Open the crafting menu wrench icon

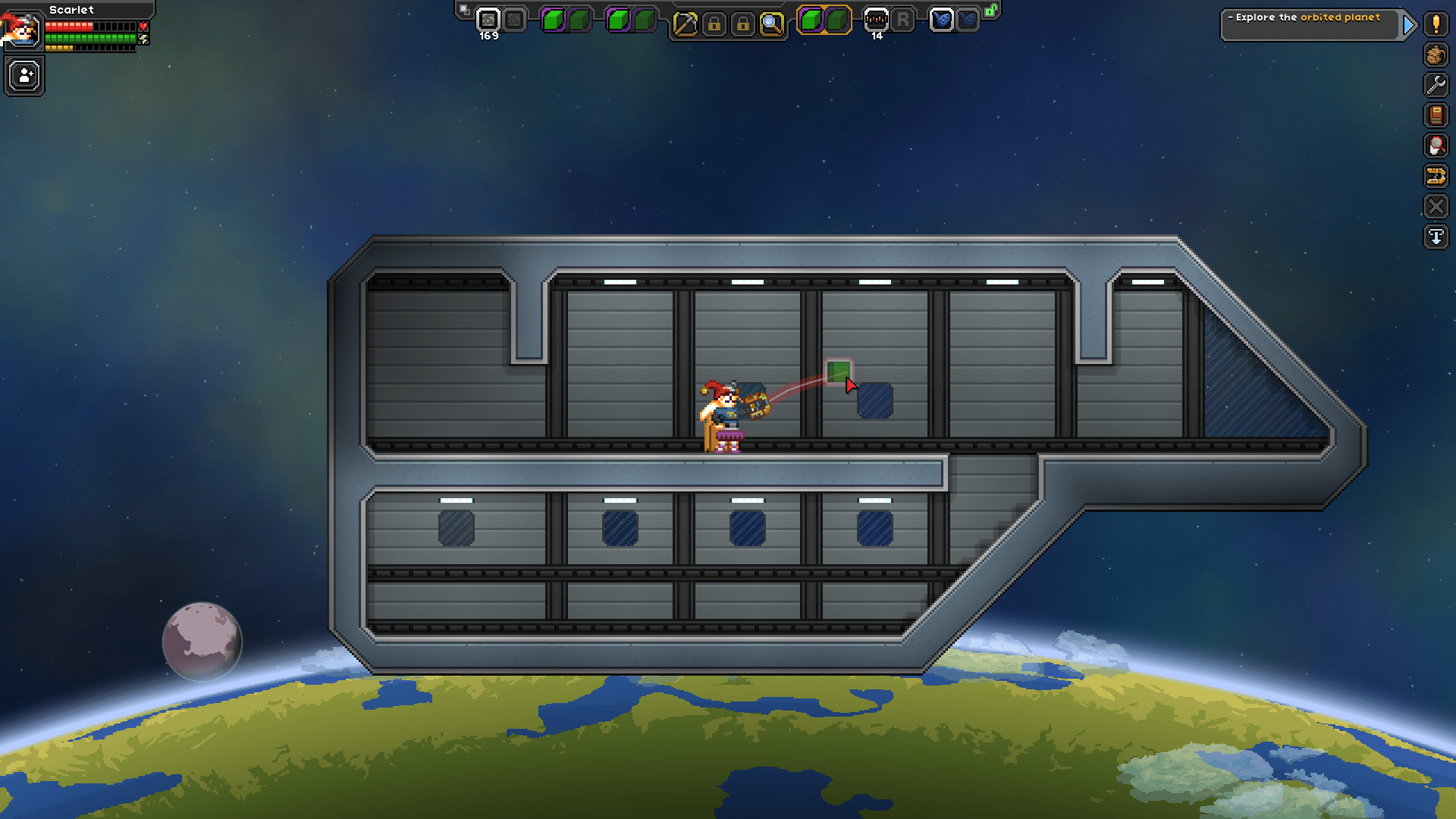[1437, 85]
